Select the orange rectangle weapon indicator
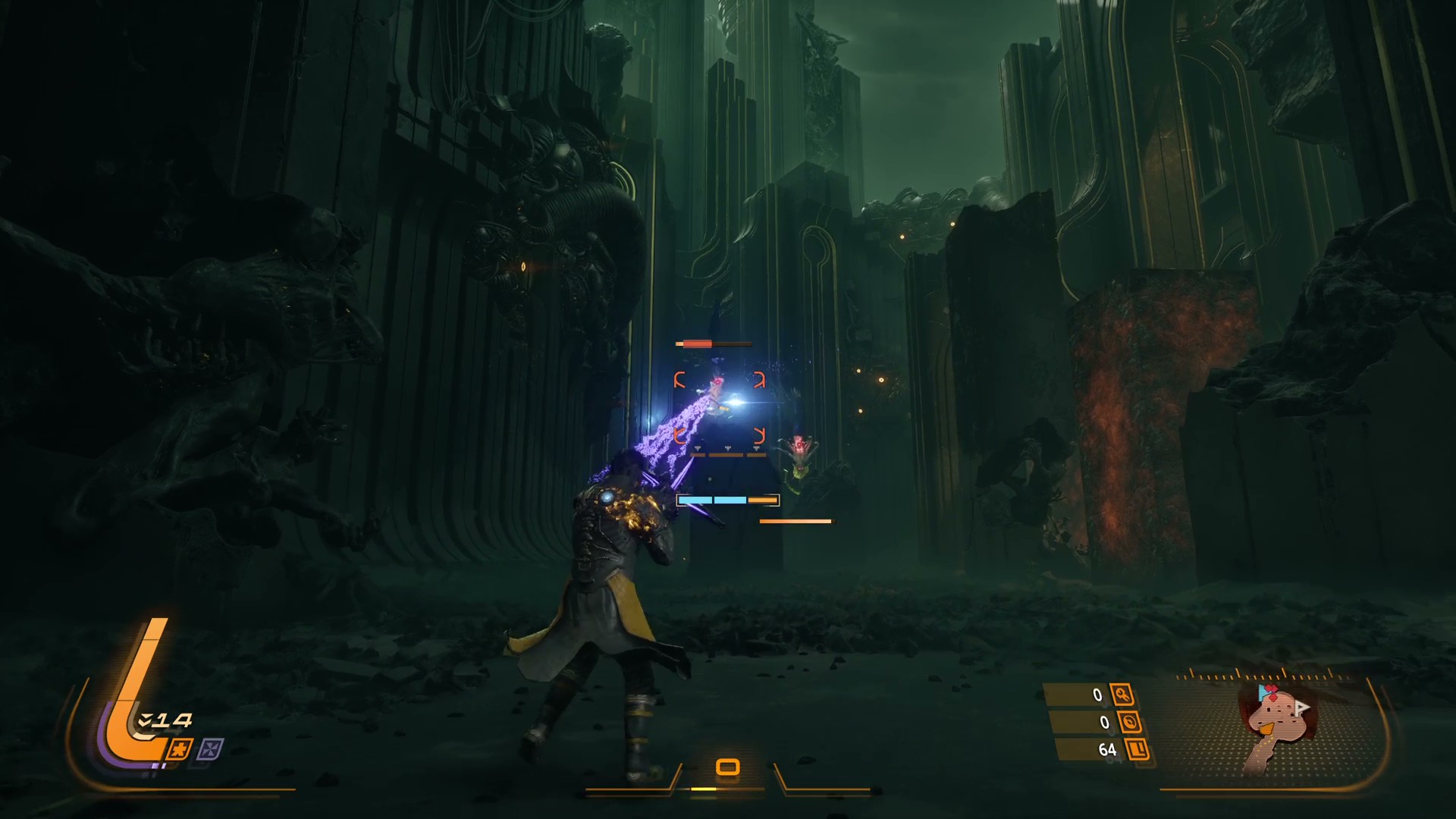 (727, 767)
